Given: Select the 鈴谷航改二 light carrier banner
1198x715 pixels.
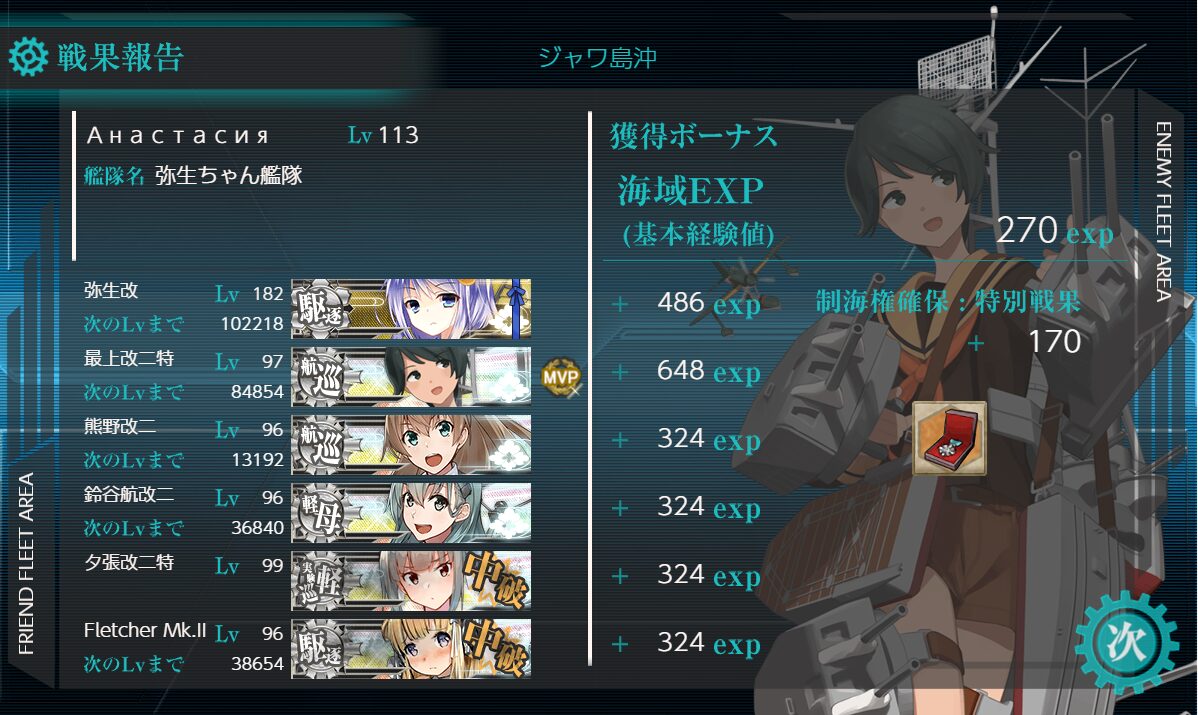Looking at the screenshot, I should [x=411, y=512].
